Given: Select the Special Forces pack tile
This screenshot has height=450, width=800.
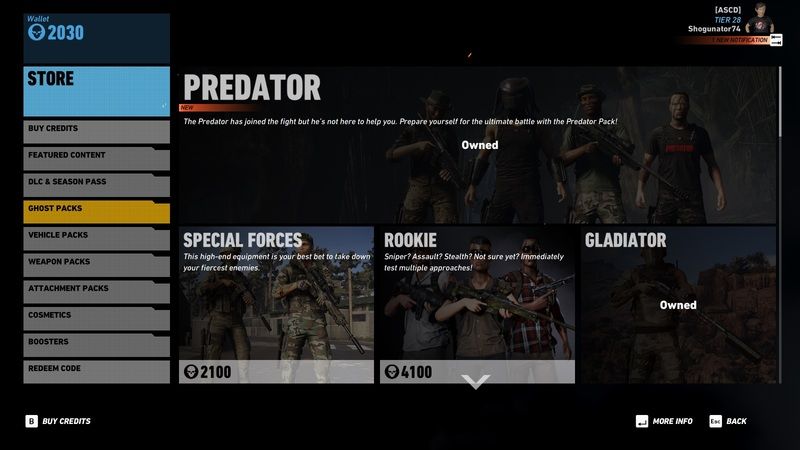Looking at the screenshot, I should coord(277,305).
